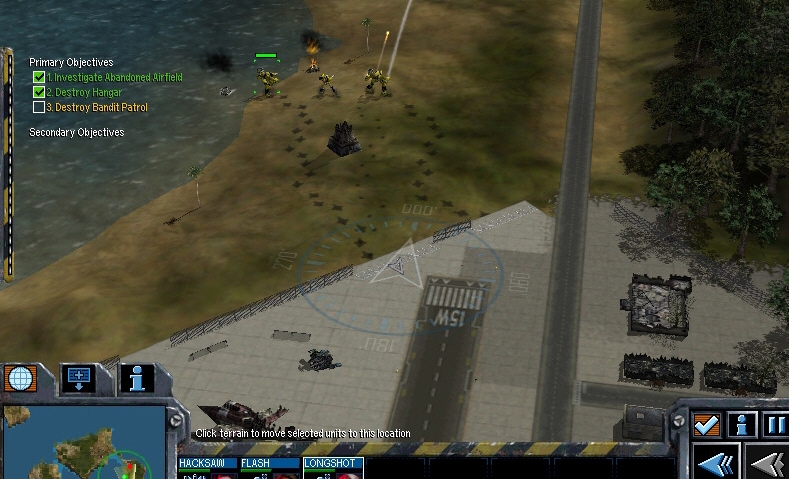This screenshot has height=479, width=789.
Task: Pause the game
Action: [x=776, y=425]
